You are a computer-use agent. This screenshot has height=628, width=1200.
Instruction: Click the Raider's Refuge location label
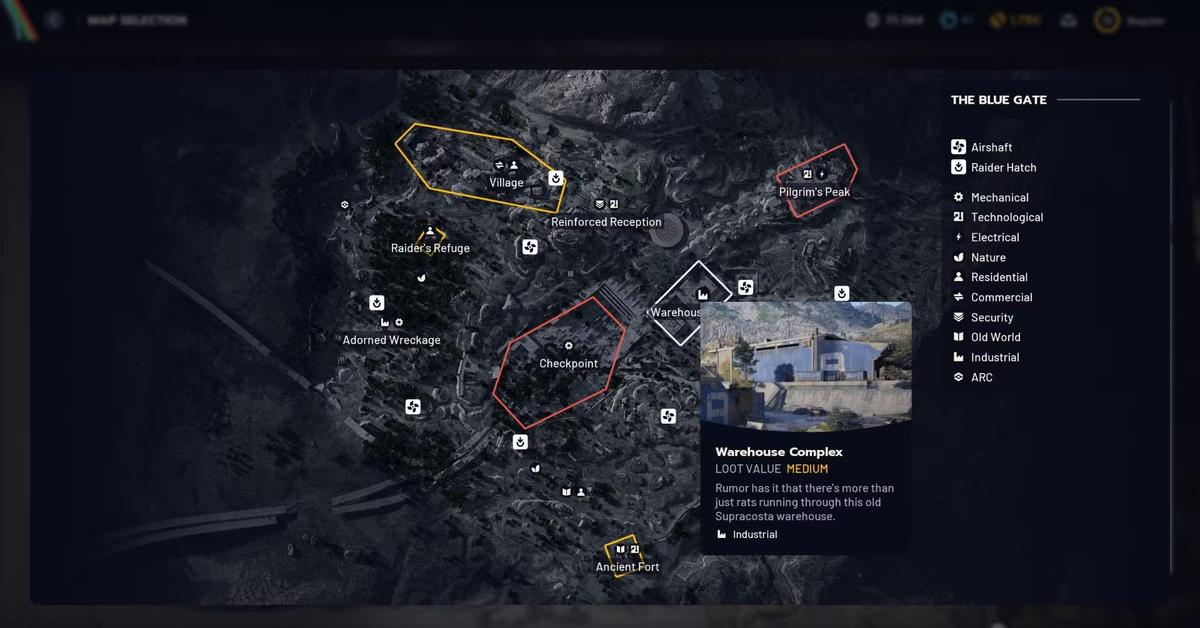click(430, 248)
